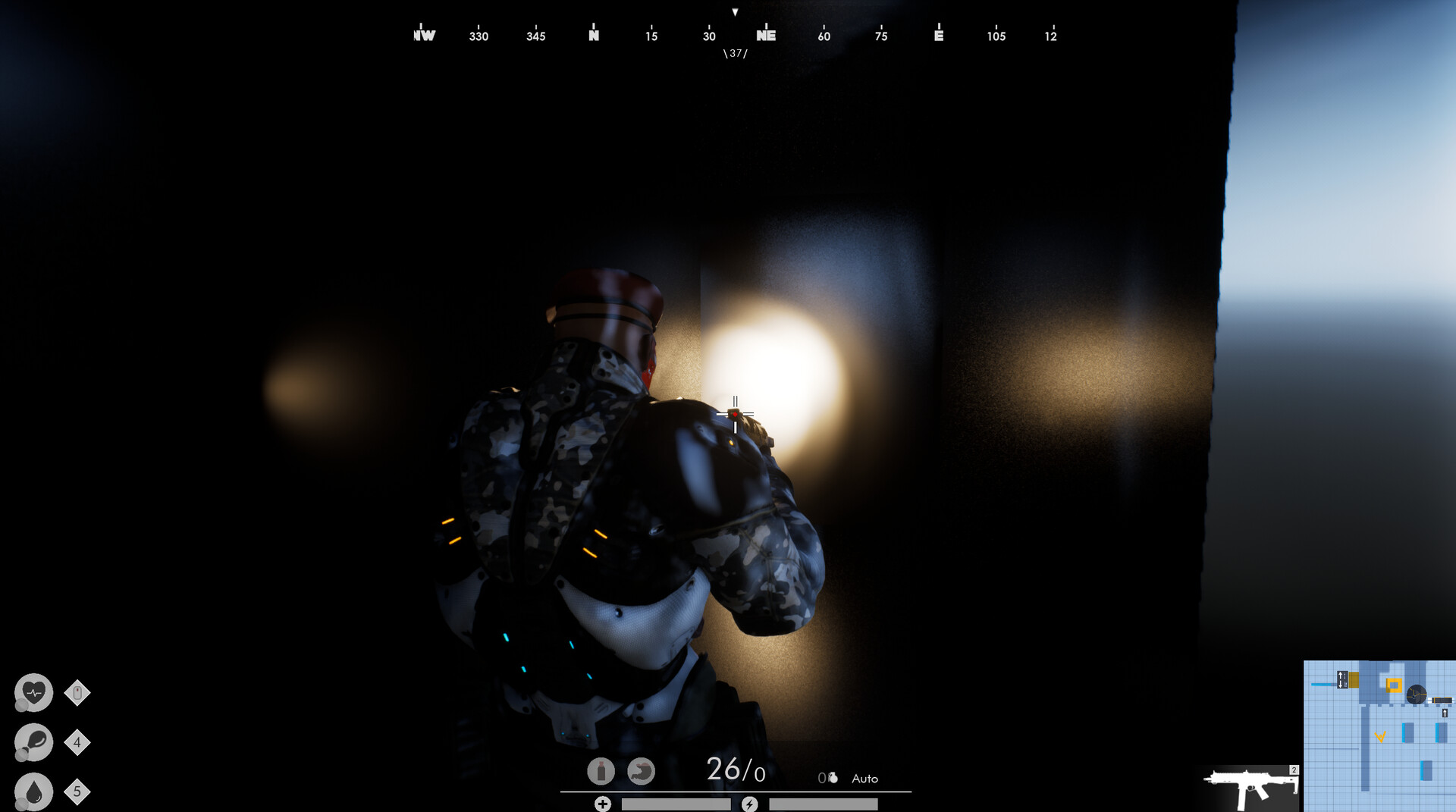
Task: Click the N heading on the compass strip
Action: pos(593,36)
